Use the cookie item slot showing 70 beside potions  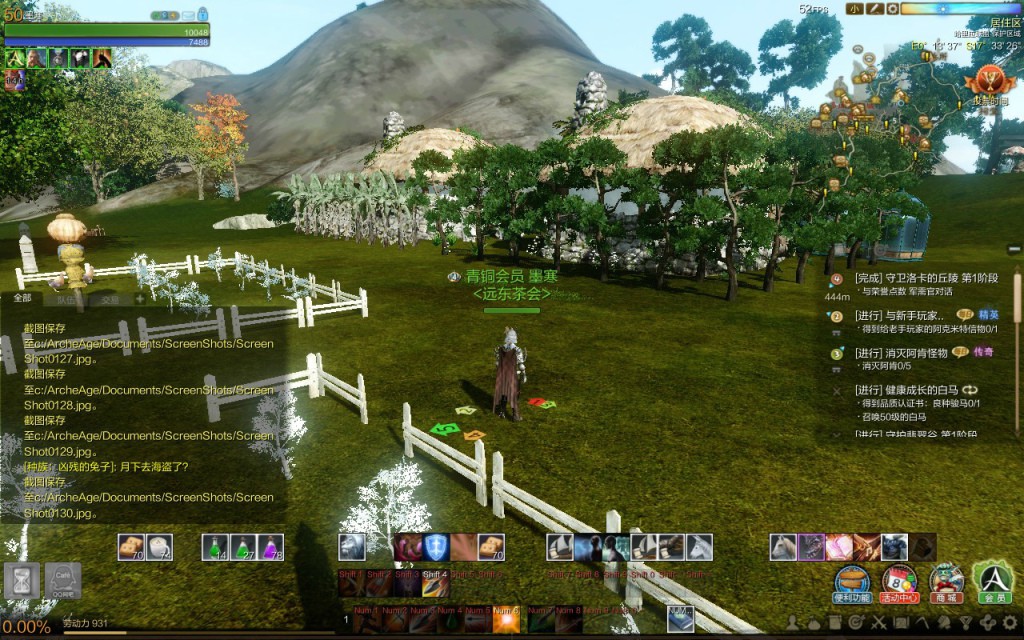(x=131, y=546)
